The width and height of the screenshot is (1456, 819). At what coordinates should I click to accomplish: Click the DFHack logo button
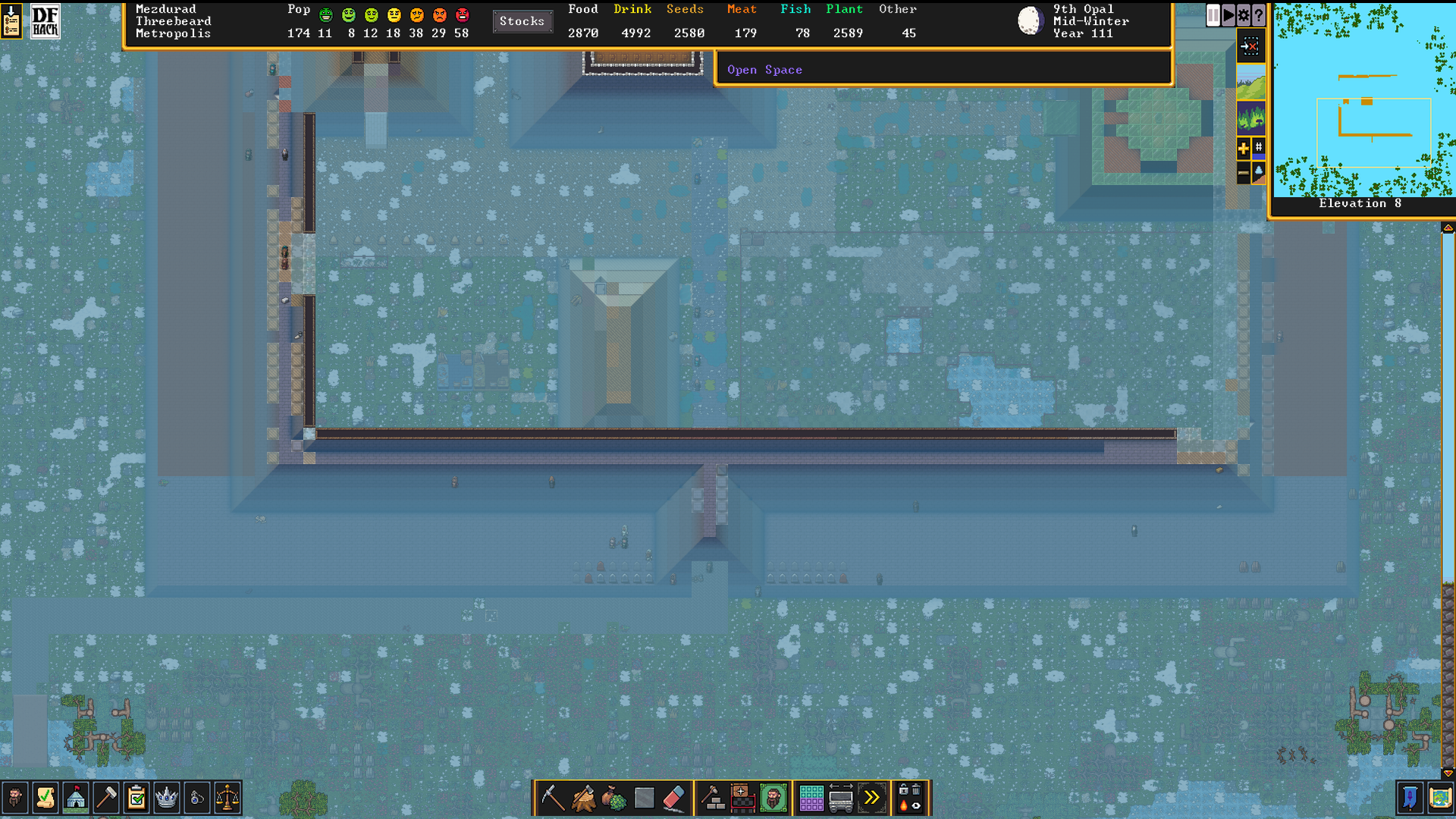45,21
